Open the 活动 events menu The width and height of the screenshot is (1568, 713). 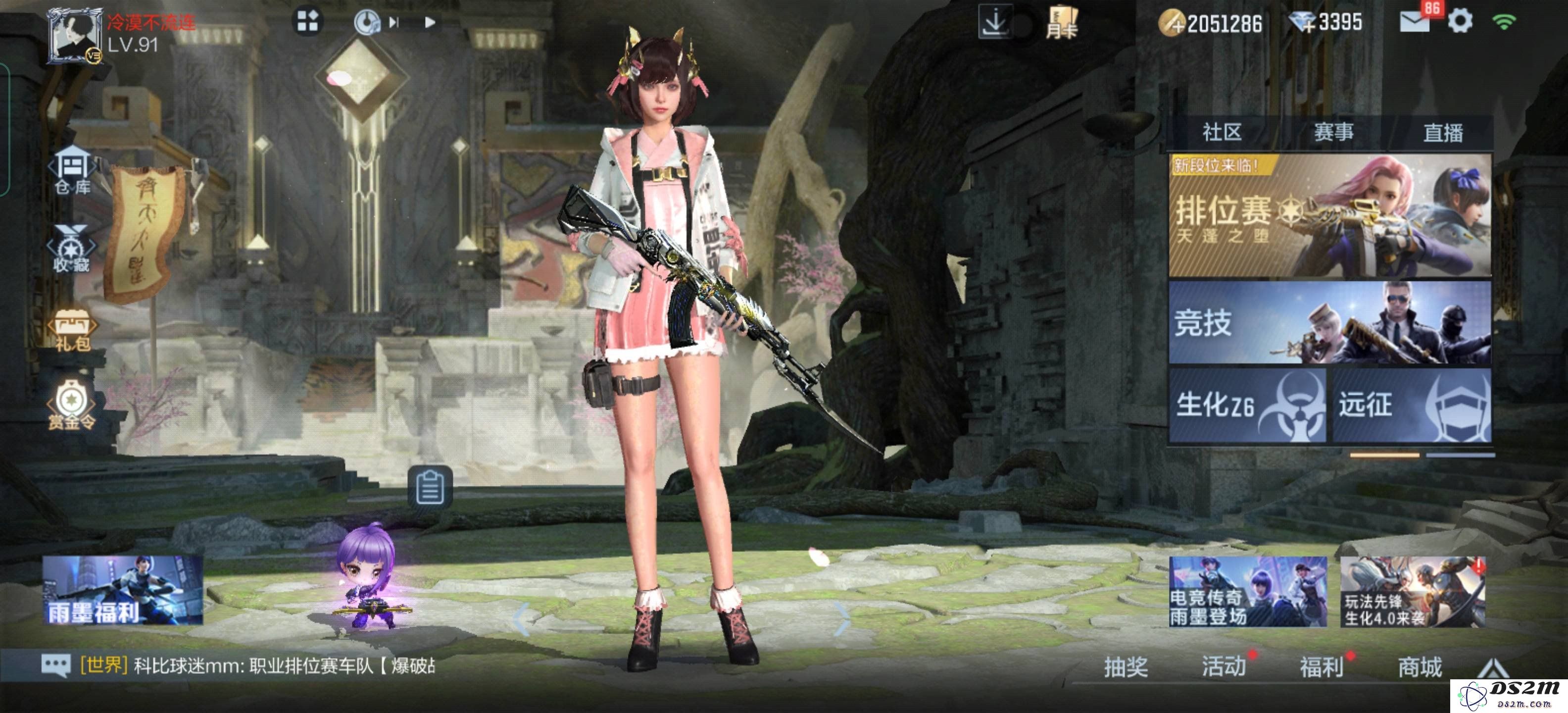[x=1224, y=667]
